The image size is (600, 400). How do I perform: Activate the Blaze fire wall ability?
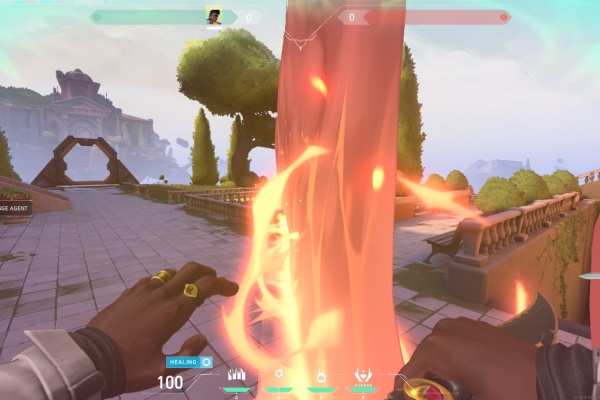[237, 376]
